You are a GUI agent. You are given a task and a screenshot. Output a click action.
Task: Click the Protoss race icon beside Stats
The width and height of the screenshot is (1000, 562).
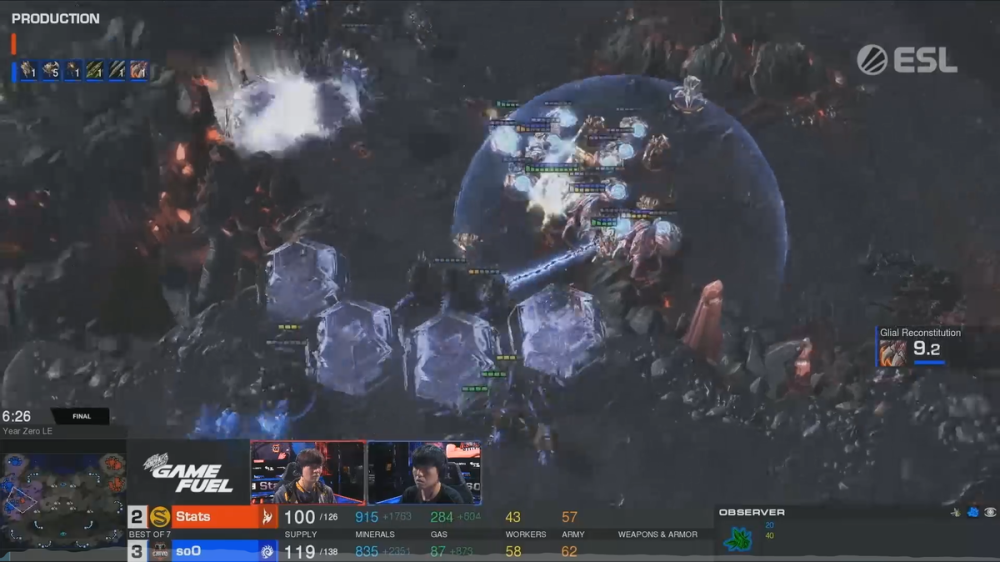[x=267, y=517]
